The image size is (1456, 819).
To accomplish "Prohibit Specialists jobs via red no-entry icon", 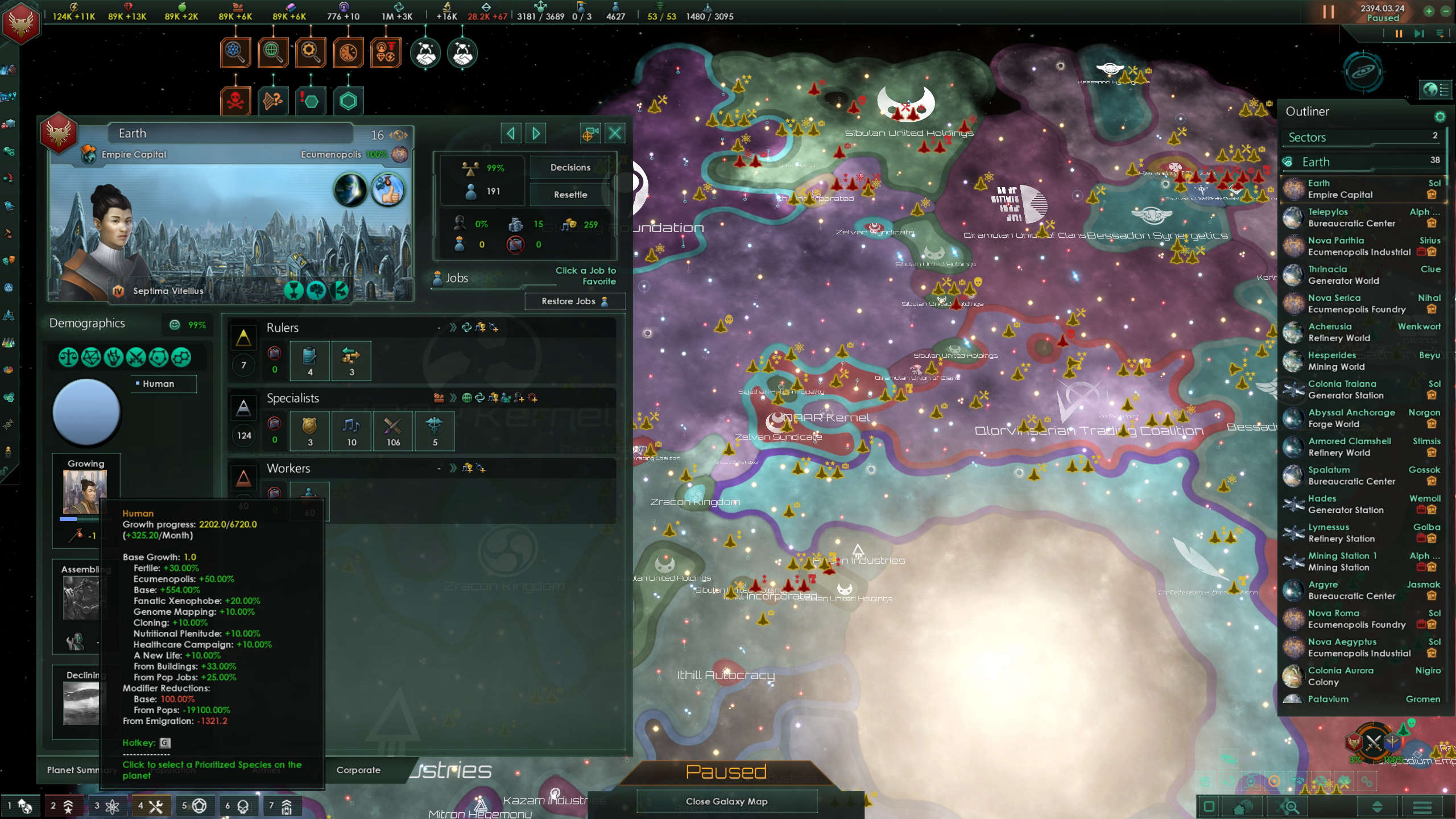I will pos(275,424).
